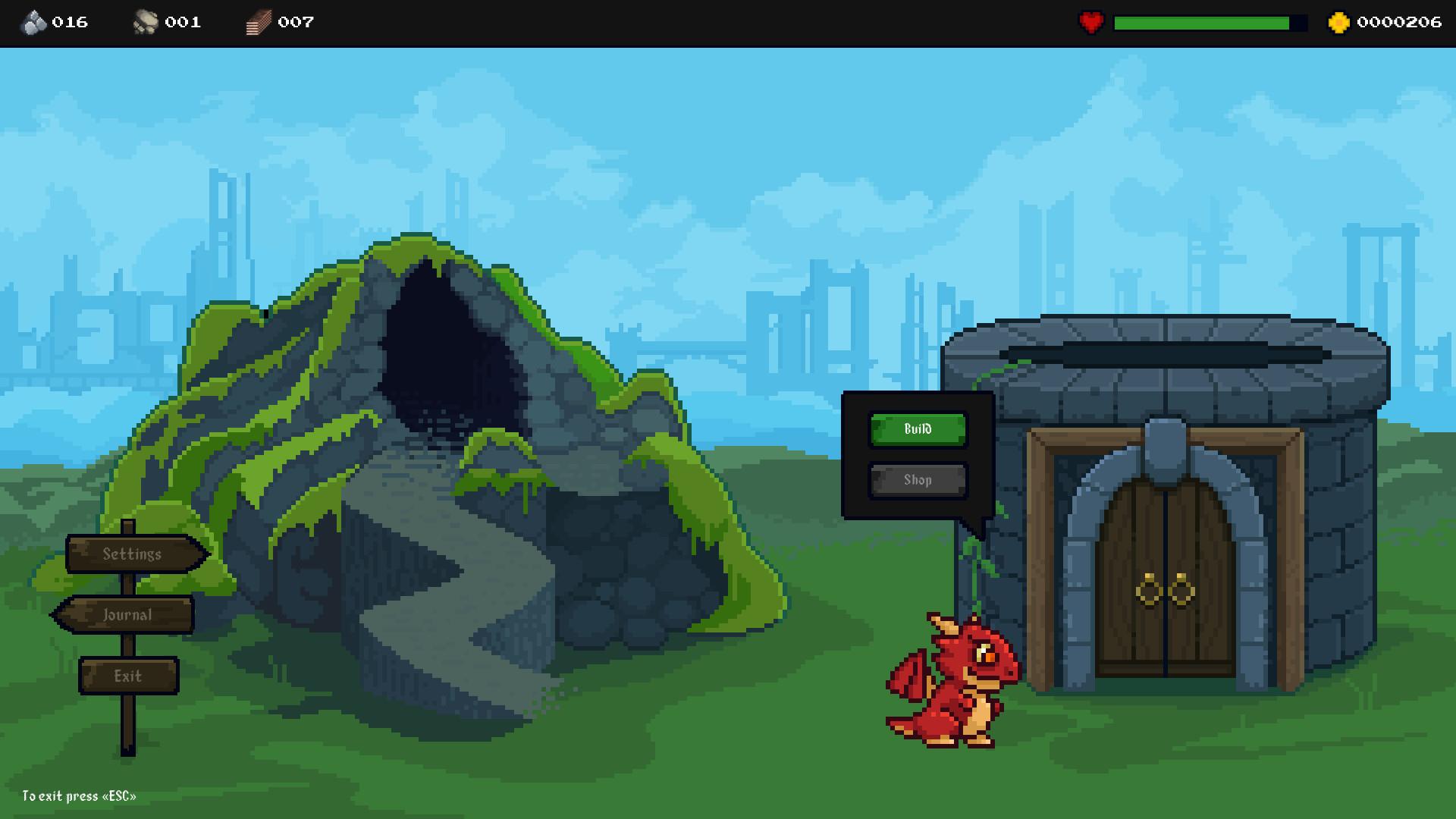The image size is (1456, 819).
Task: Click the stone resource icon showing 016
Action: [34, 22]
